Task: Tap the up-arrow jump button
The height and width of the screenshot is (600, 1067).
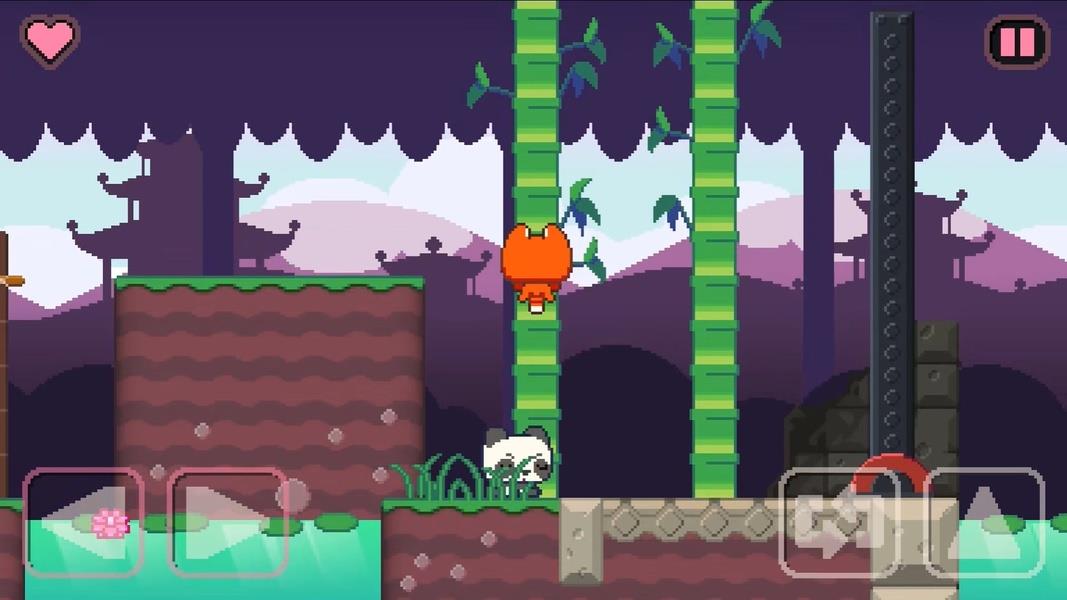Action: [x=985, y=523]
